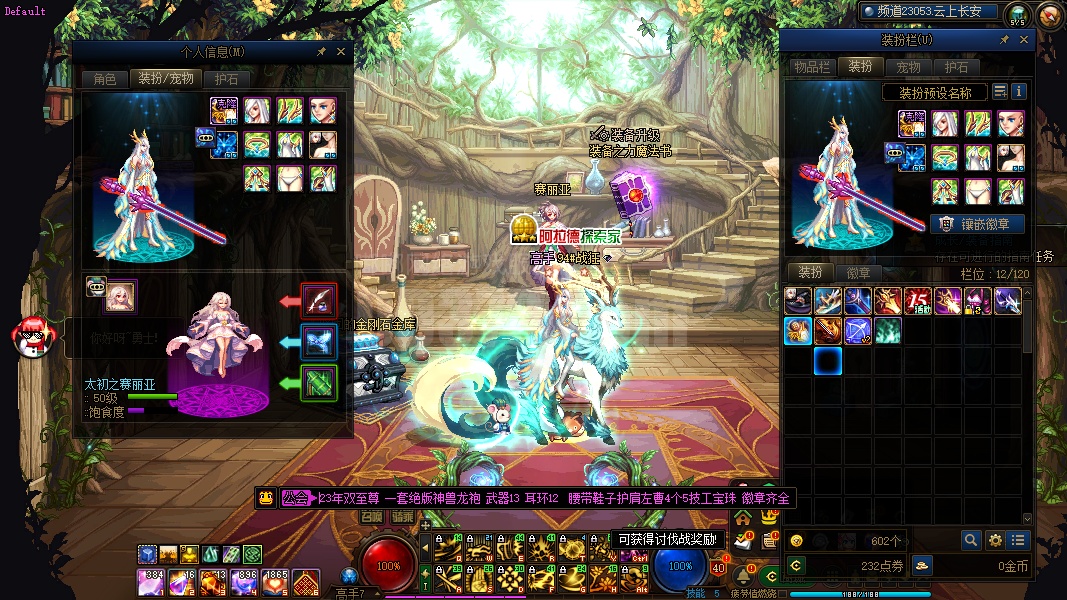Click the 公会 guild chat channel tag
The image size is (1067, 600).
pyautogui.click(x=296, y=498)
